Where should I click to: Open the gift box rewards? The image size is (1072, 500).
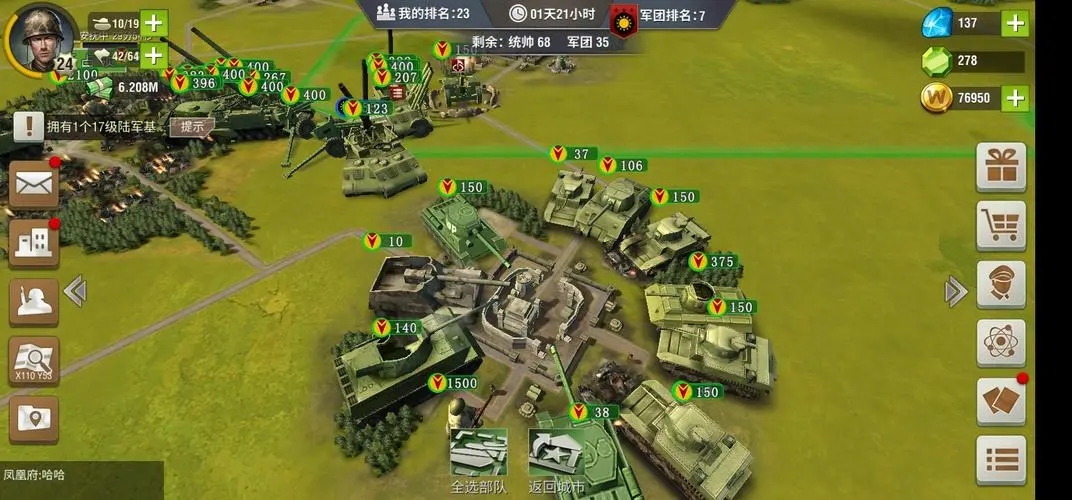(1001, 167)
